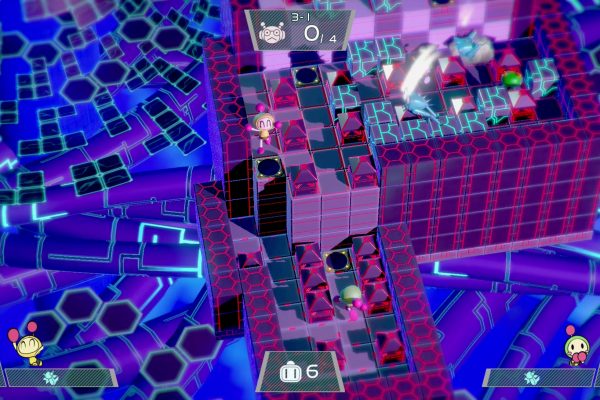Select the yellow Bomberman player portrait
Screen dimensions: 600x400
(27, 349)
